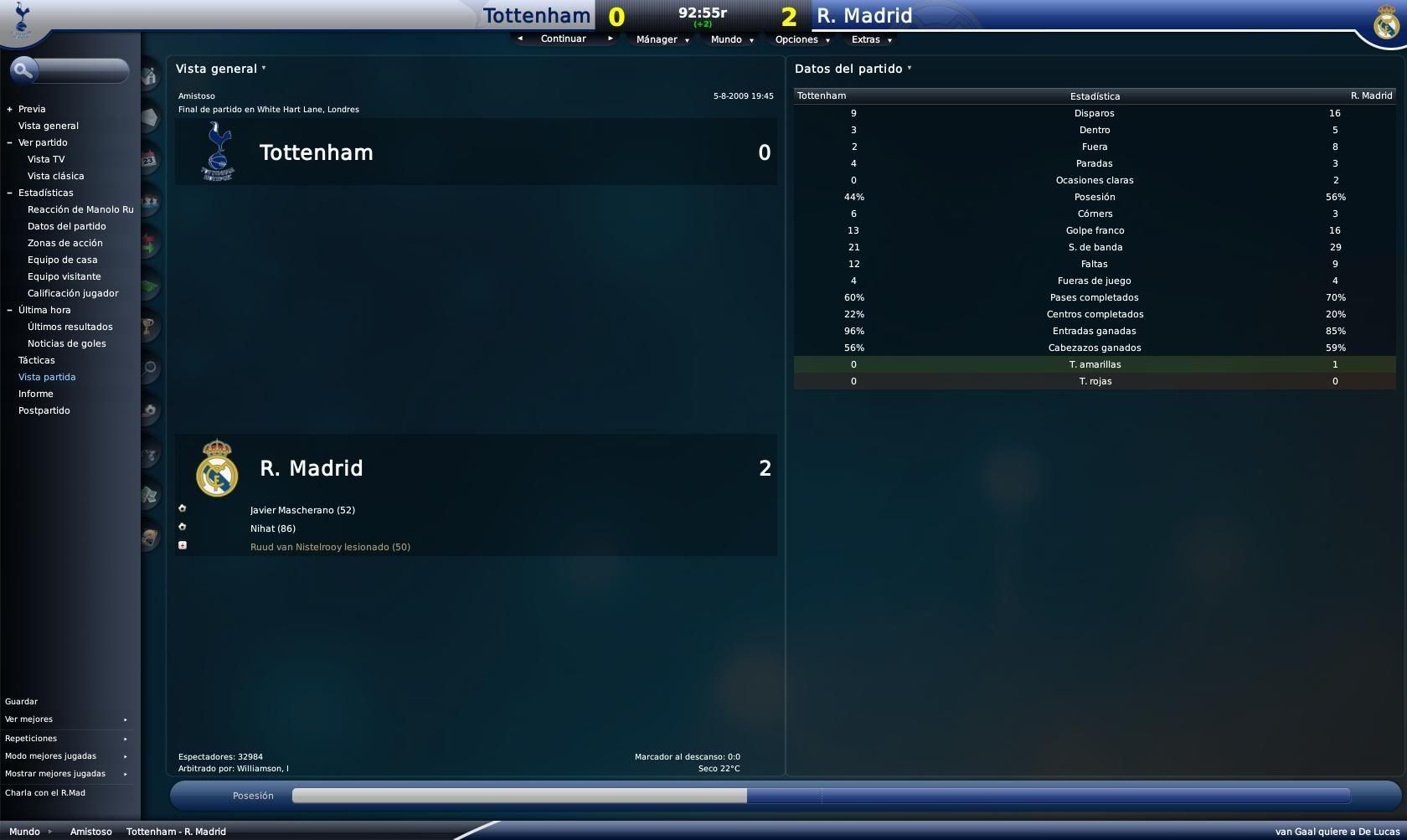Expand the Repeticiones submenu
Image resolution: width=1407 pixels, height=840 pixels.
[x=66, y=739]
